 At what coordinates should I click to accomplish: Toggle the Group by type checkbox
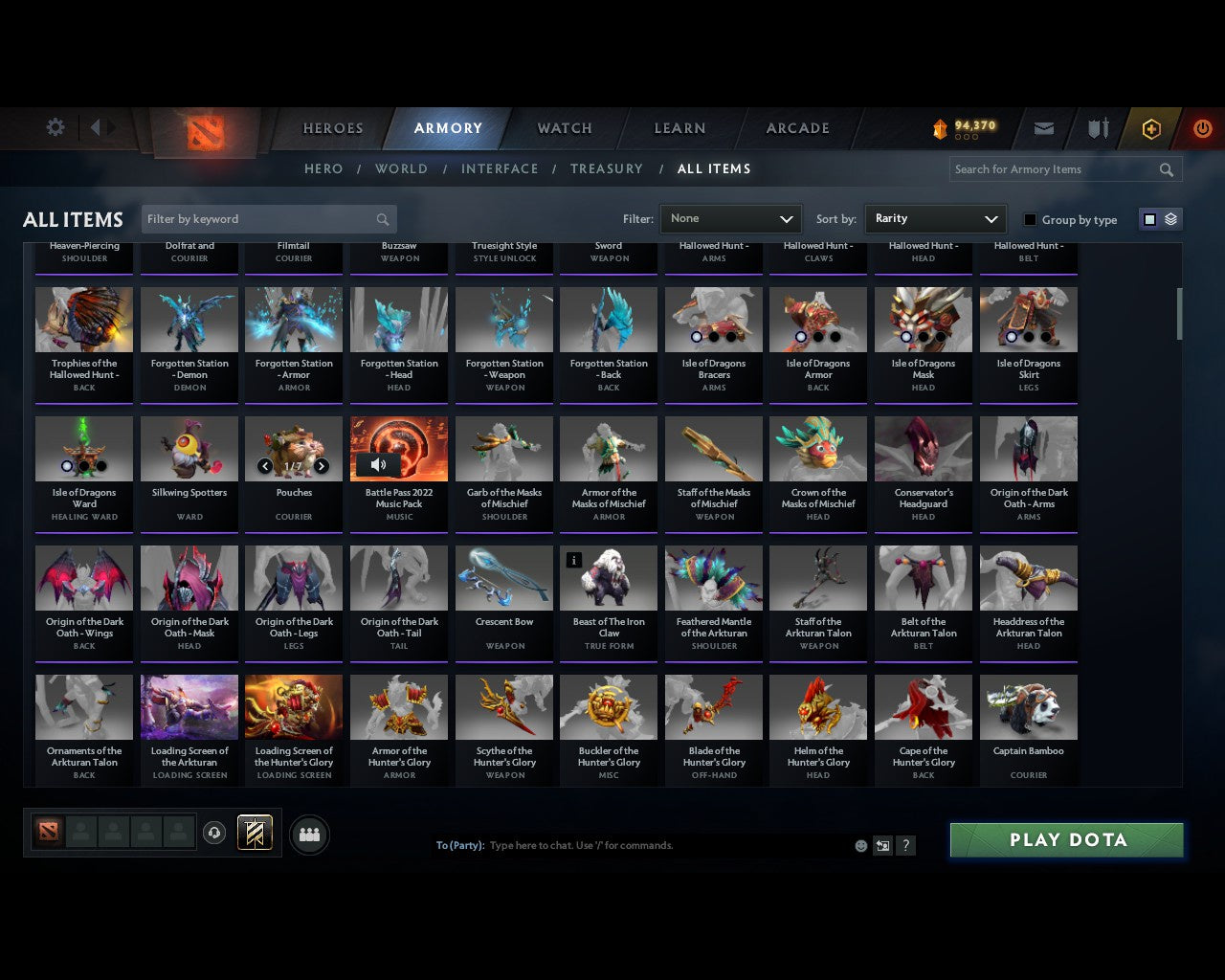(1030, 219)
